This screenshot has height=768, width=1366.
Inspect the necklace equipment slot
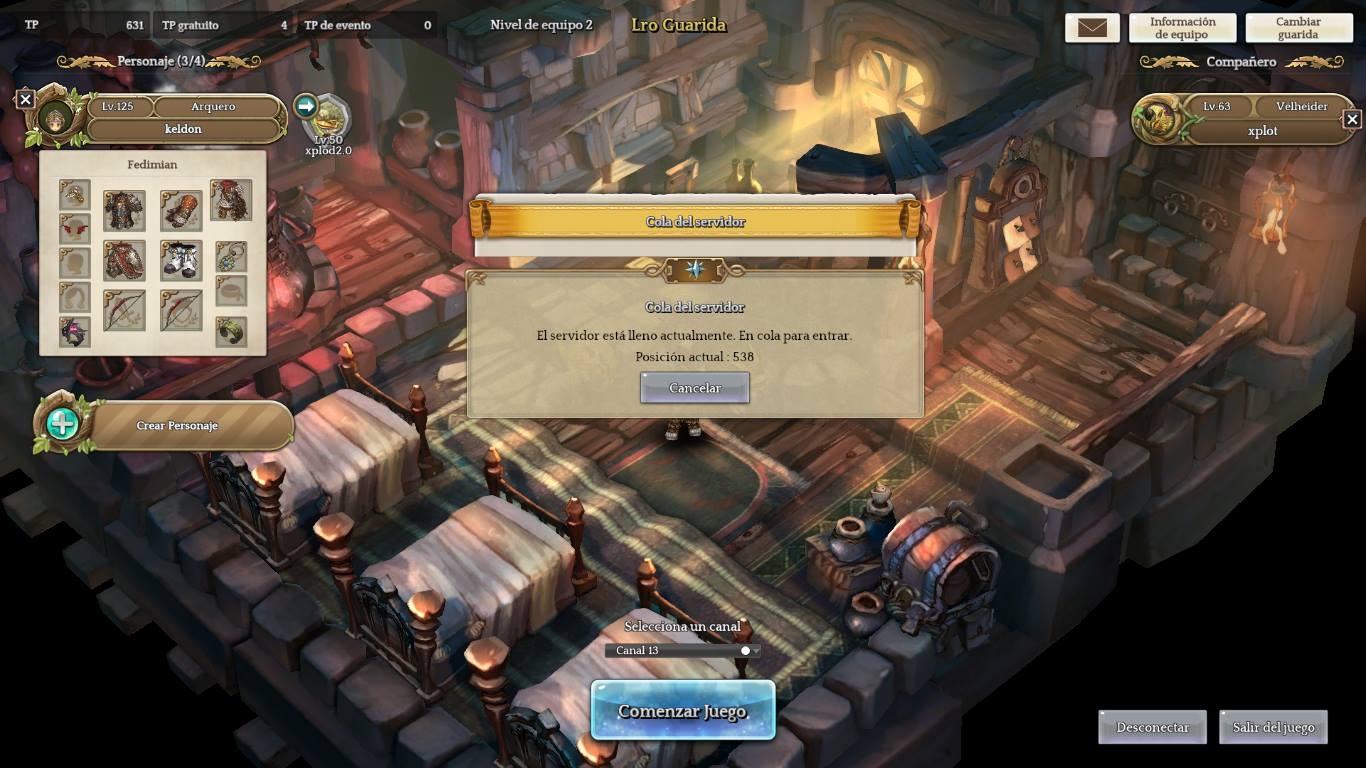[x=231, y=257]
